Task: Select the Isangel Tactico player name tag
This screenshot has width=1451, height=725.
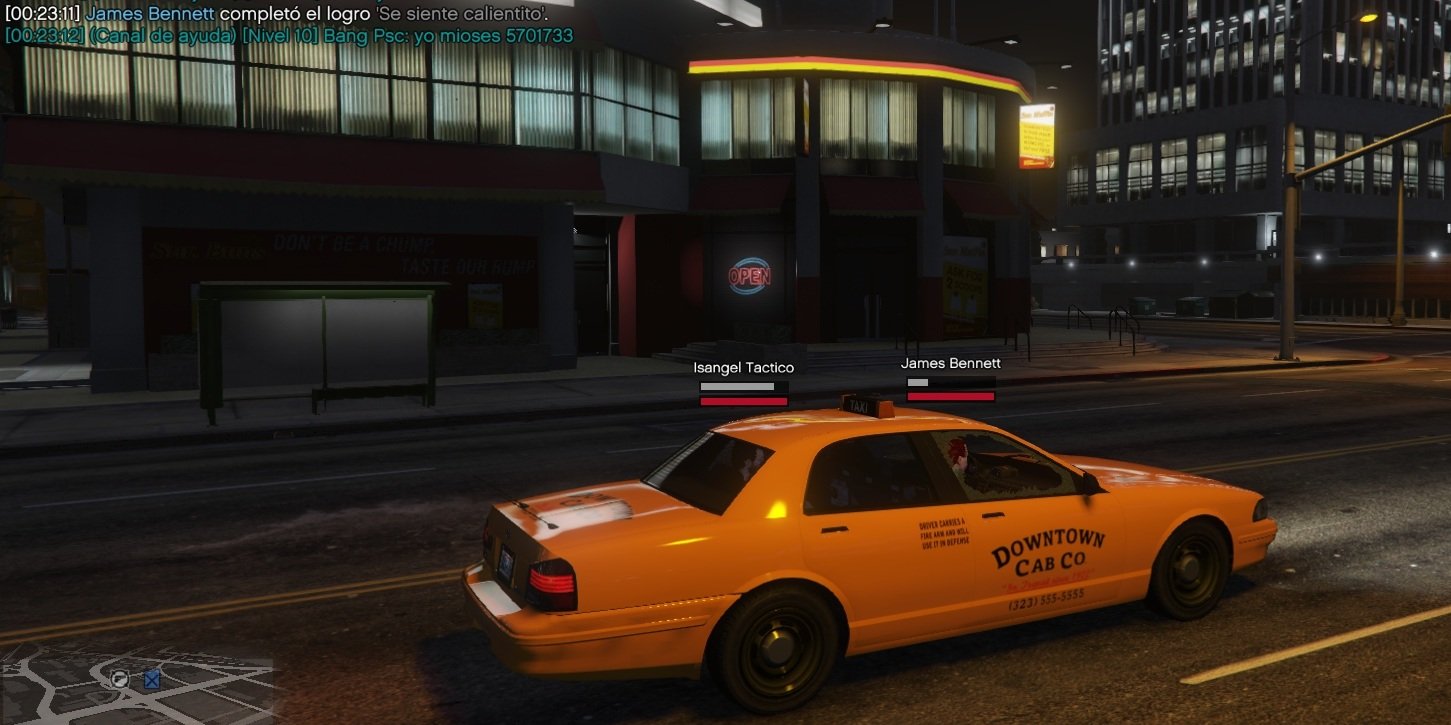Action: pos(743,368)
